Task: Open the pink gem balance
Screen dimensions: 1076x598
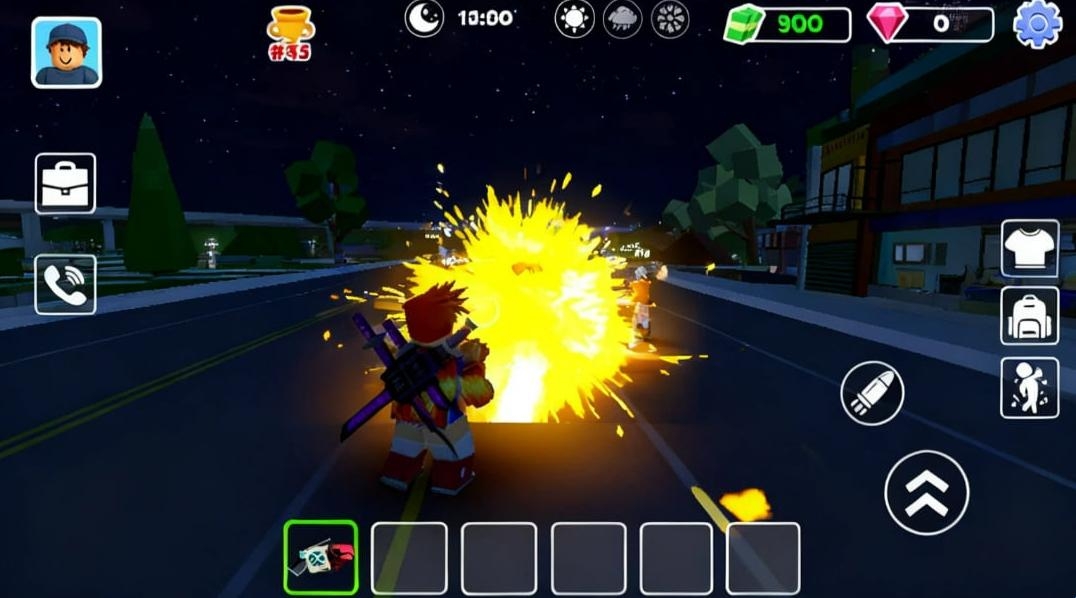Action: [930, 24]
